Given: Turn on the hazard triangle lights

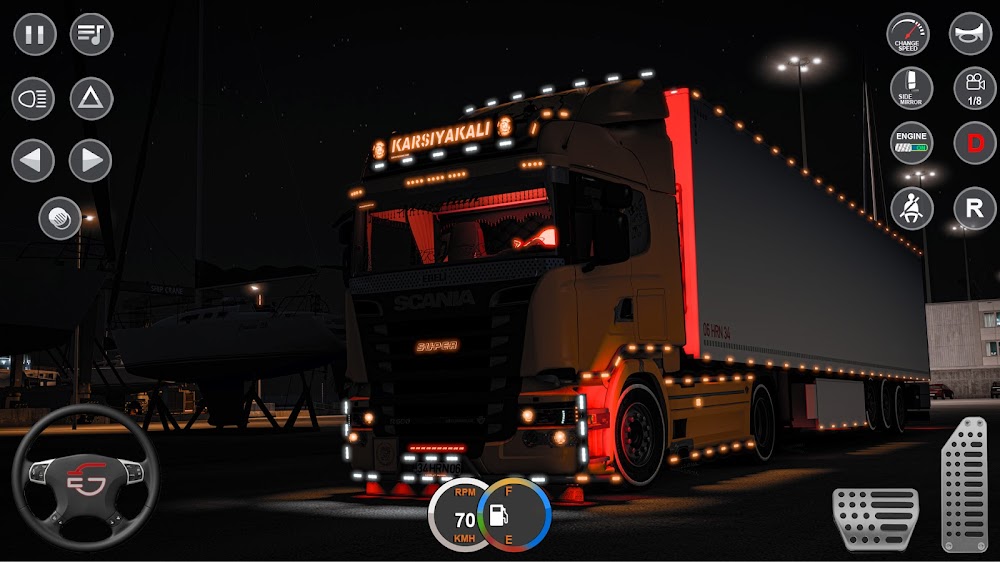Looking at the screenshot, I should point(91,99).
